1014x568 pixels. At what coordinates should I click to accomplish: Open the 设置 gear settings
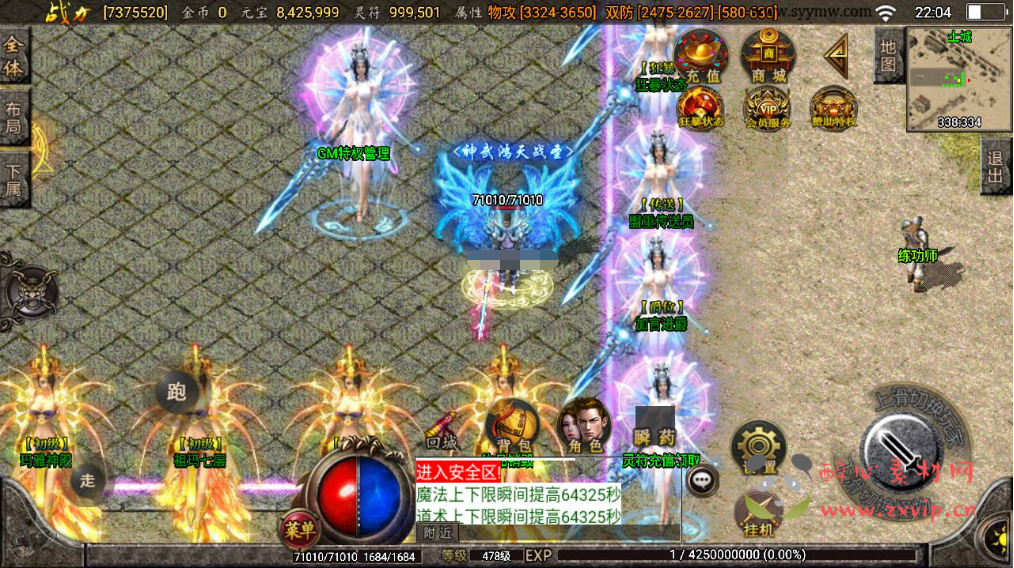coord(757,444)
